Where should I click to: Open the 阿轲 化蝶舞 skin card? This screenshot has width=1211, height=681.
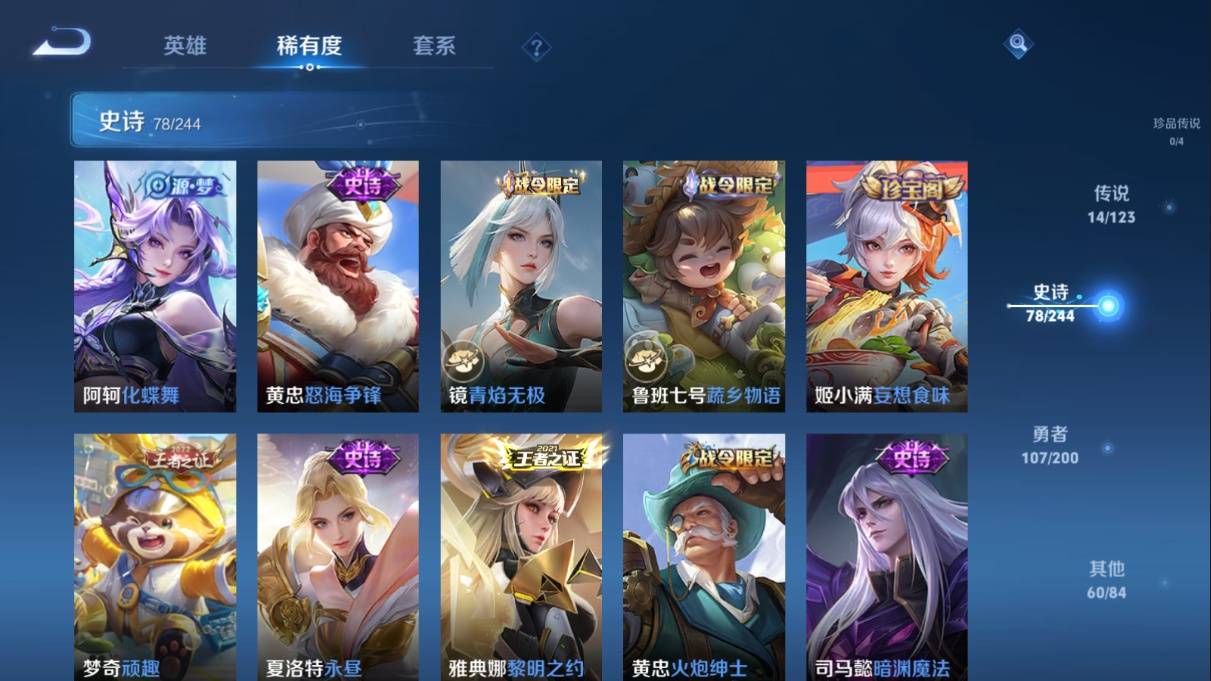155,286
